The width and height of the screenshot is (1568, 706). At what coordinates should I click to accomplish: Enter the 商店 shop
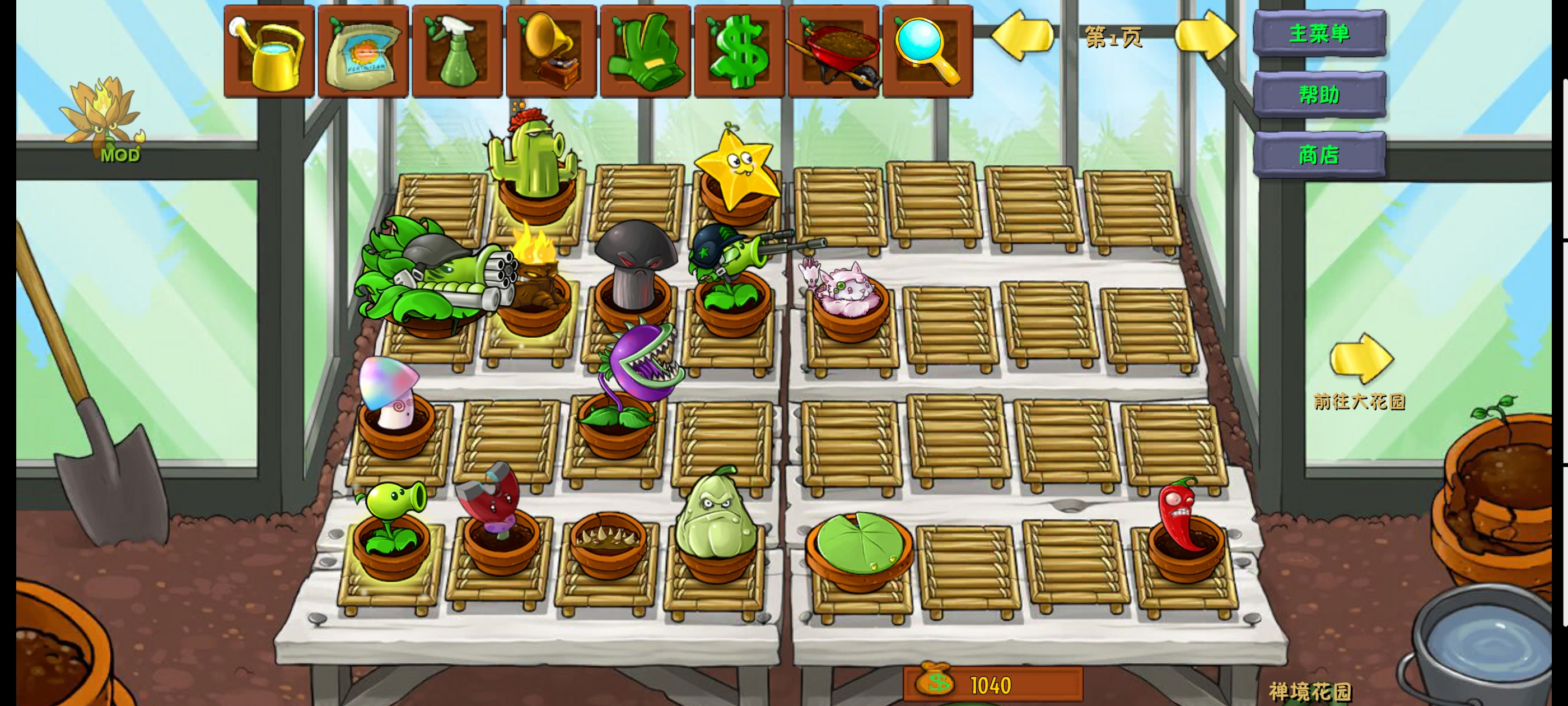[x=1319, y=155]
